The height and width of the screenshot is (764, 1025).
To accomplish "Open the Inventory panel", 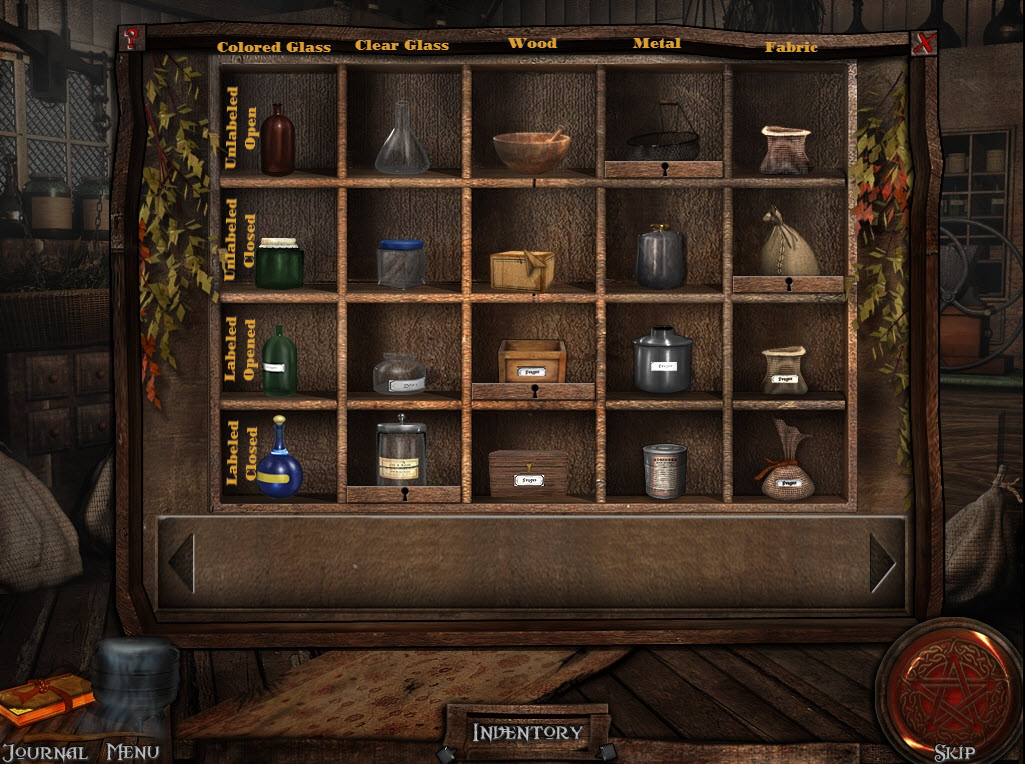I will (x=527, y=733).
